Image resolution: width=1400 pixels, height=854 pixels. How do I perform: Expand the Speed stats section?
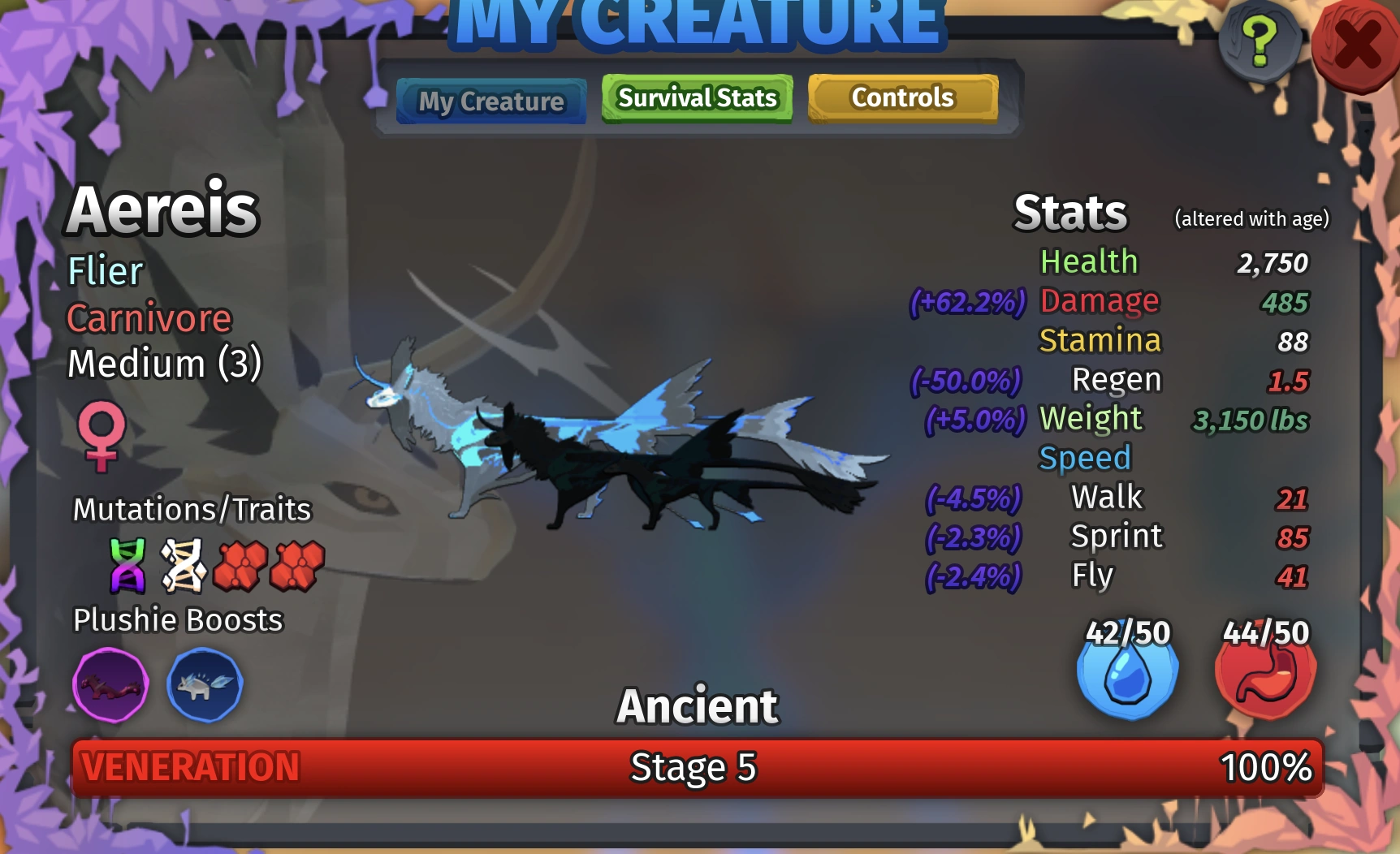[x=1086, y=457]
